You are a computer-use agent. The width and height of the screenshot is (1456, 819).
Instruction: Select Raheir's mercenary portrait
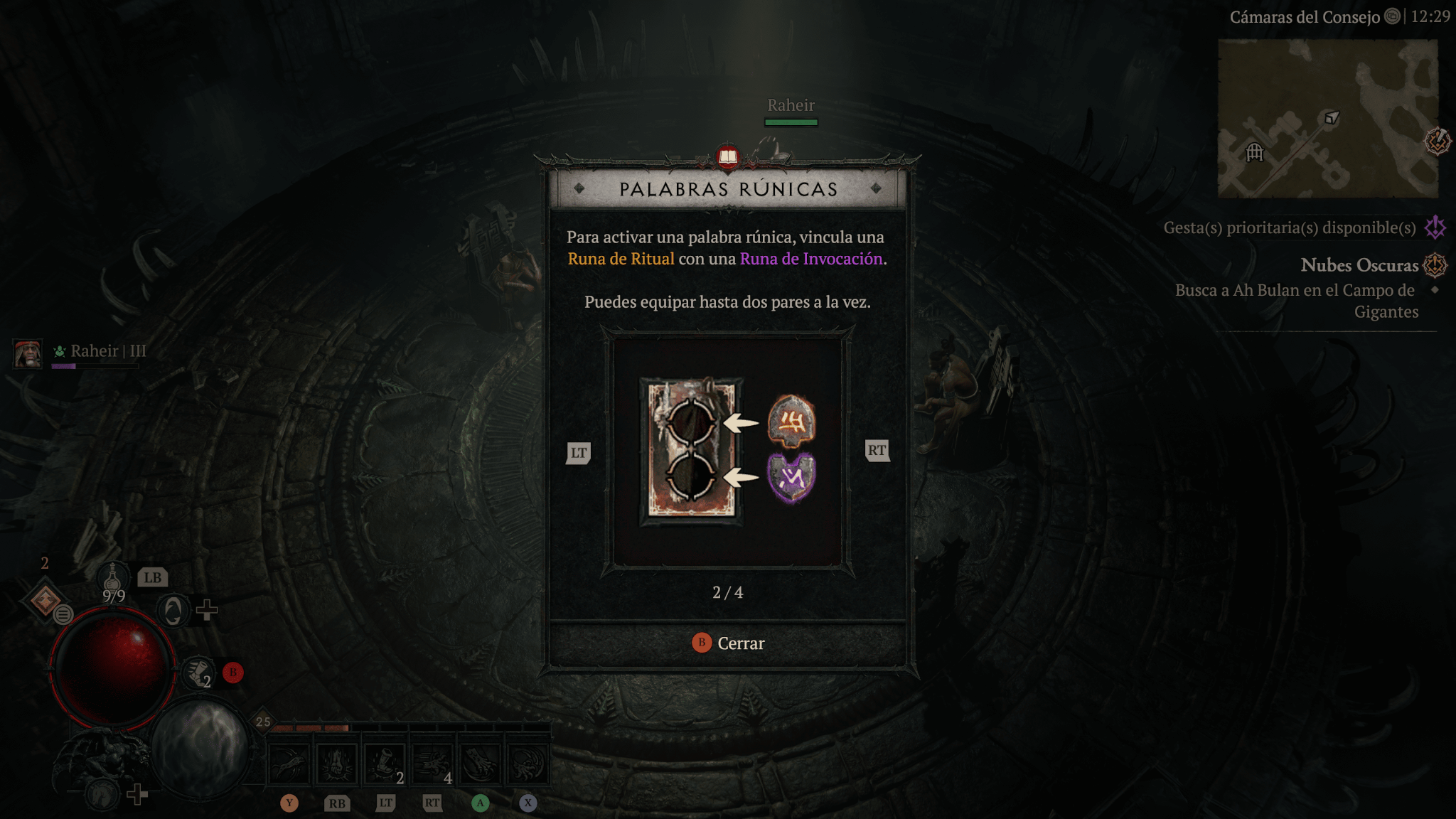pos(28,353)
